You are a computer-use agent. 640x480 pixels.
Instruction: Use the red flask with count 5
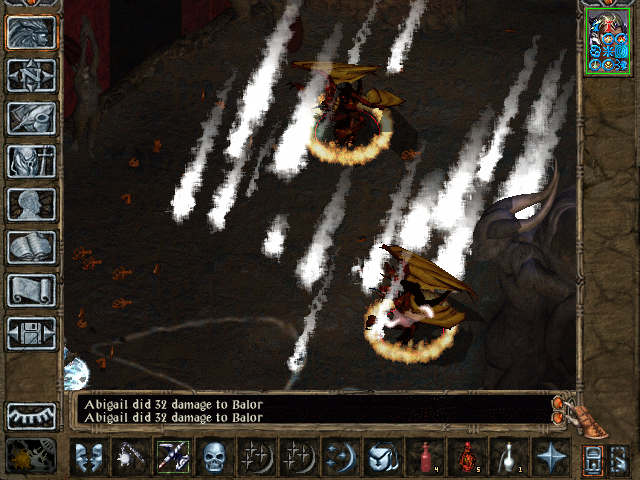click(465, 456)
